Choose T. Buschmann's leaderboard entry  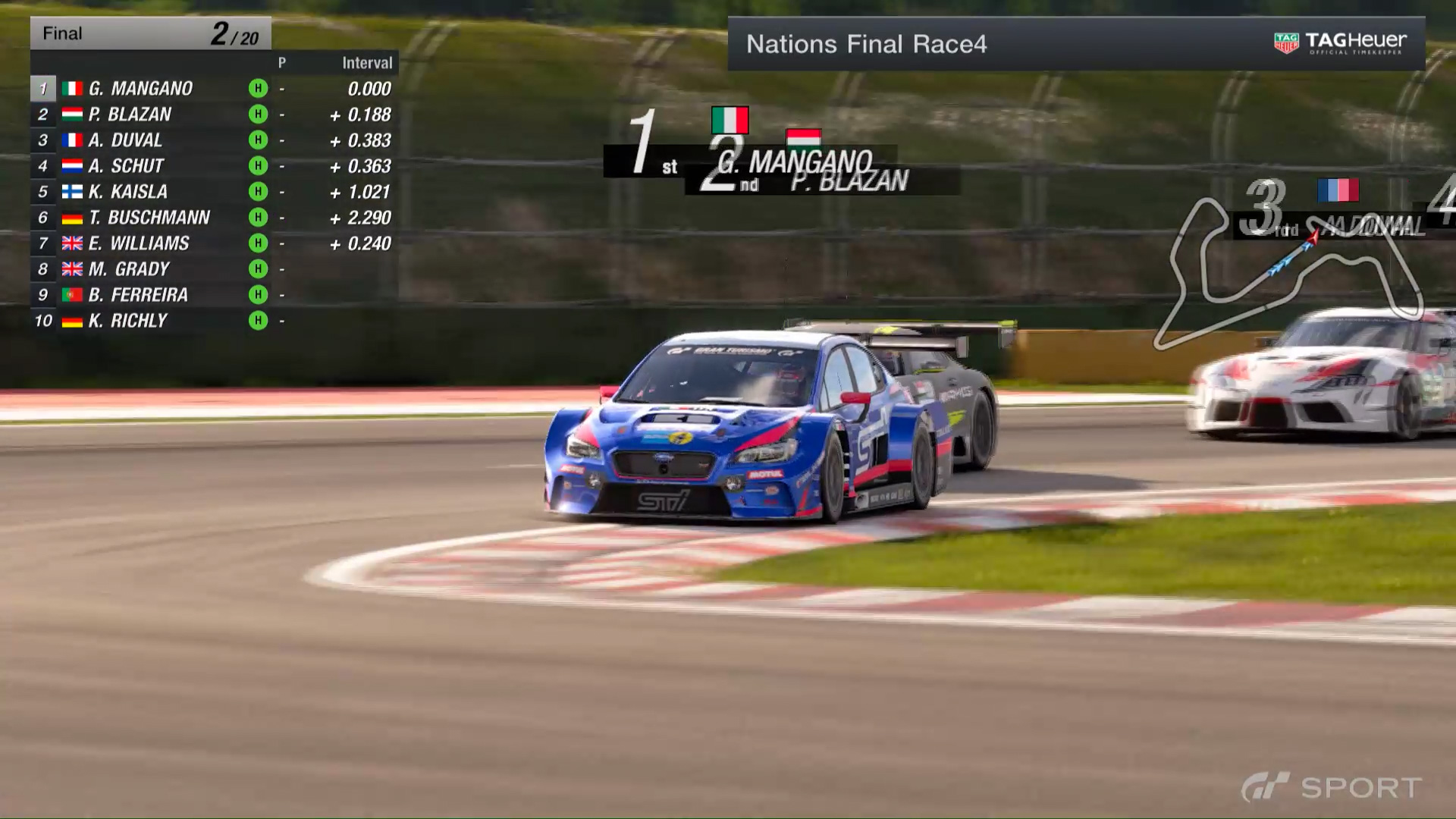point(149,218)
